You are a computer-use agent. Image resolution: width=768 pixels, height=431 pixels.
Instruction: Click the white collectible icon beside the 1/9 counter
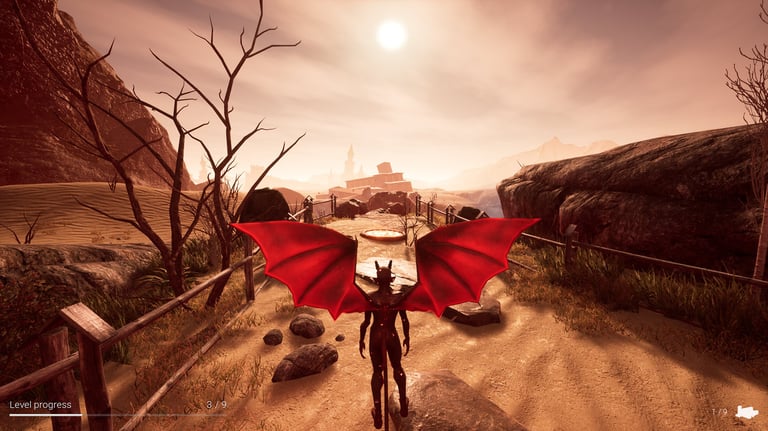point(746,412)
